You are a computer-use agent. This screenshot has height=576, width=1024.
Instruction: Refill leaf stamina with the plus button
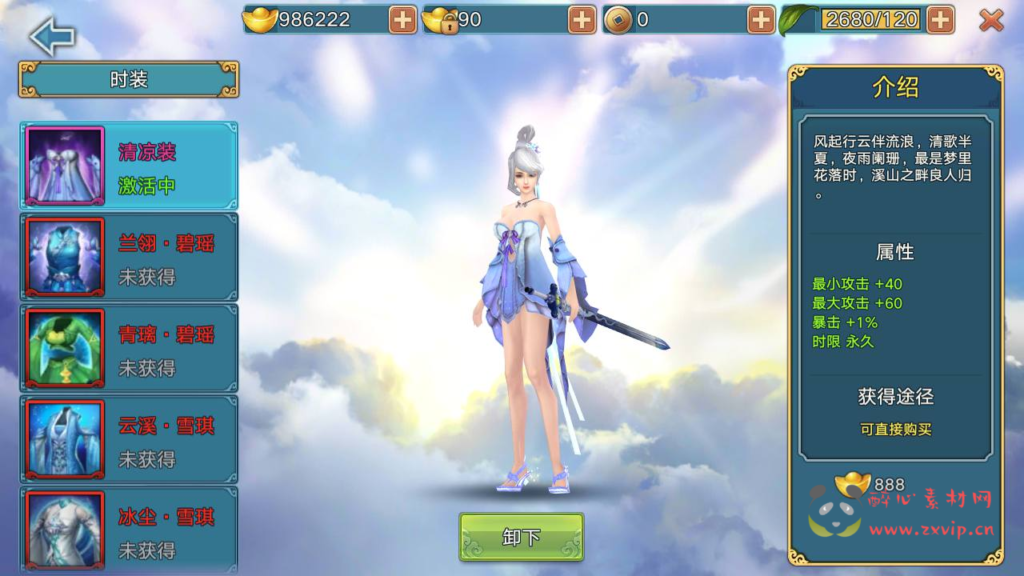click(x=940, y=19)
